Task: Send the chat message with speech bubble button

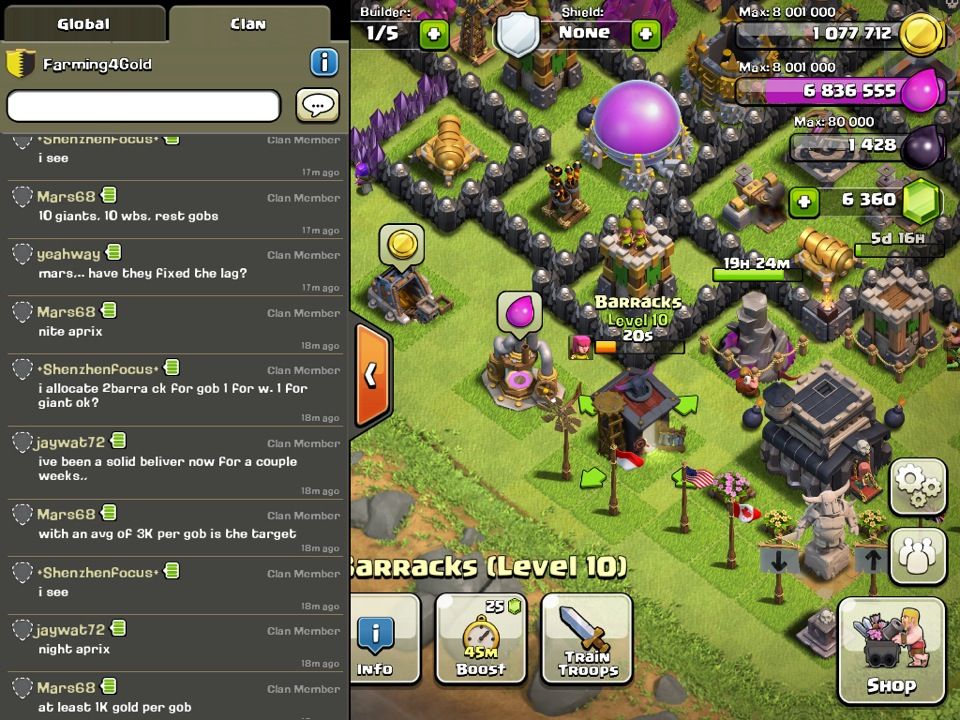Action: pos(317,105)
